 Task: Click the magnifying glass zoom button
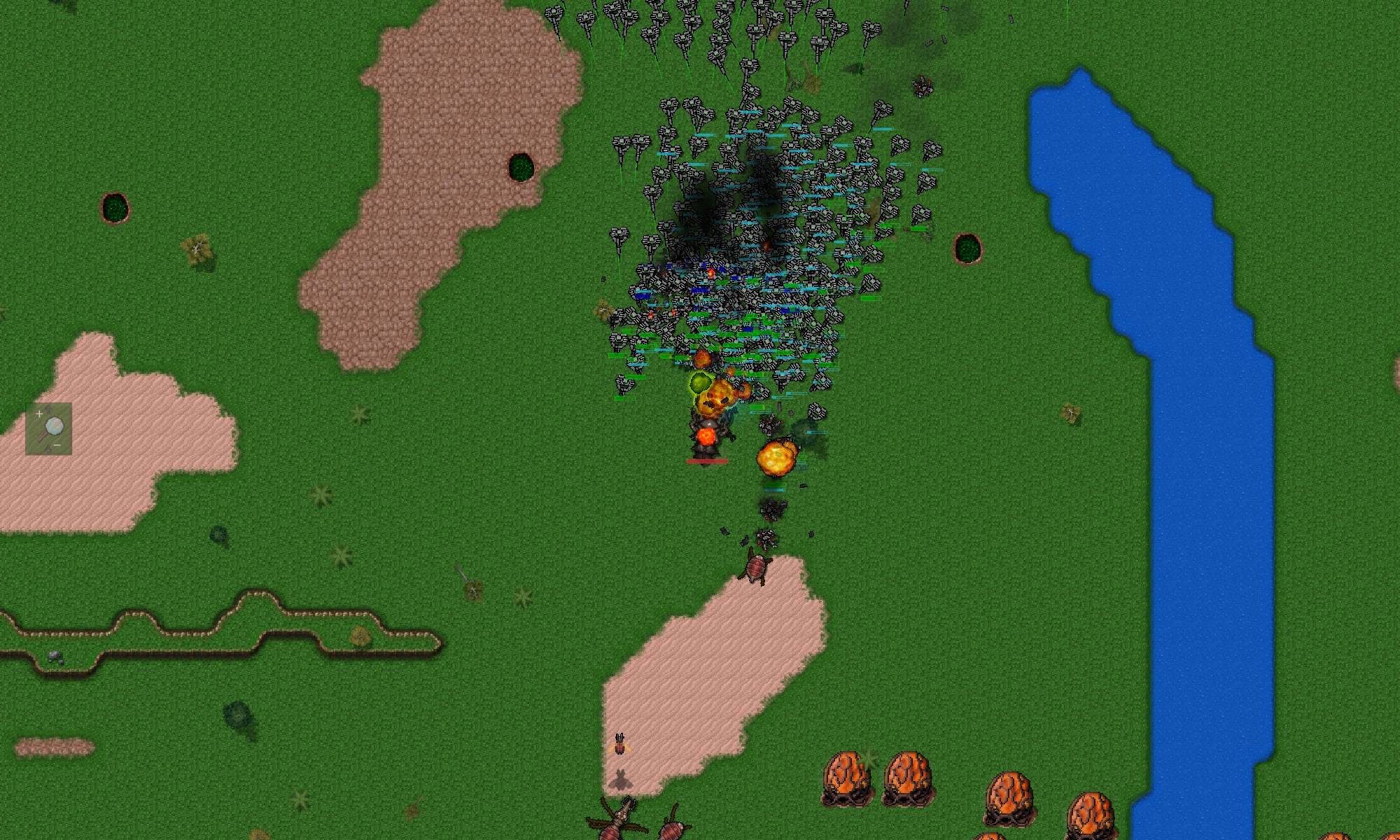[49, 428]
